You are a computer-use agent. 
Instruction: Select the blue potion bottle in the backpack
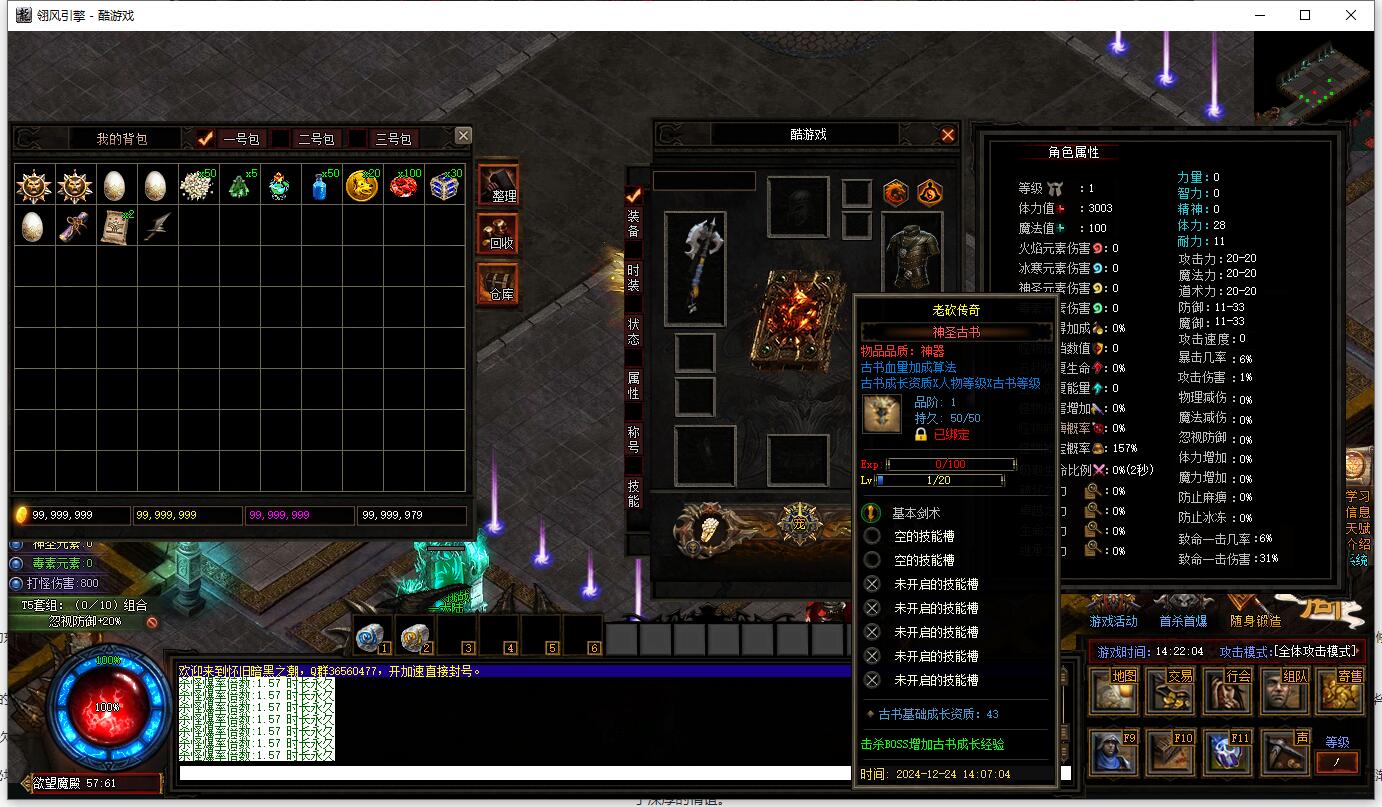pyautogui.click(x=320, y=186)
